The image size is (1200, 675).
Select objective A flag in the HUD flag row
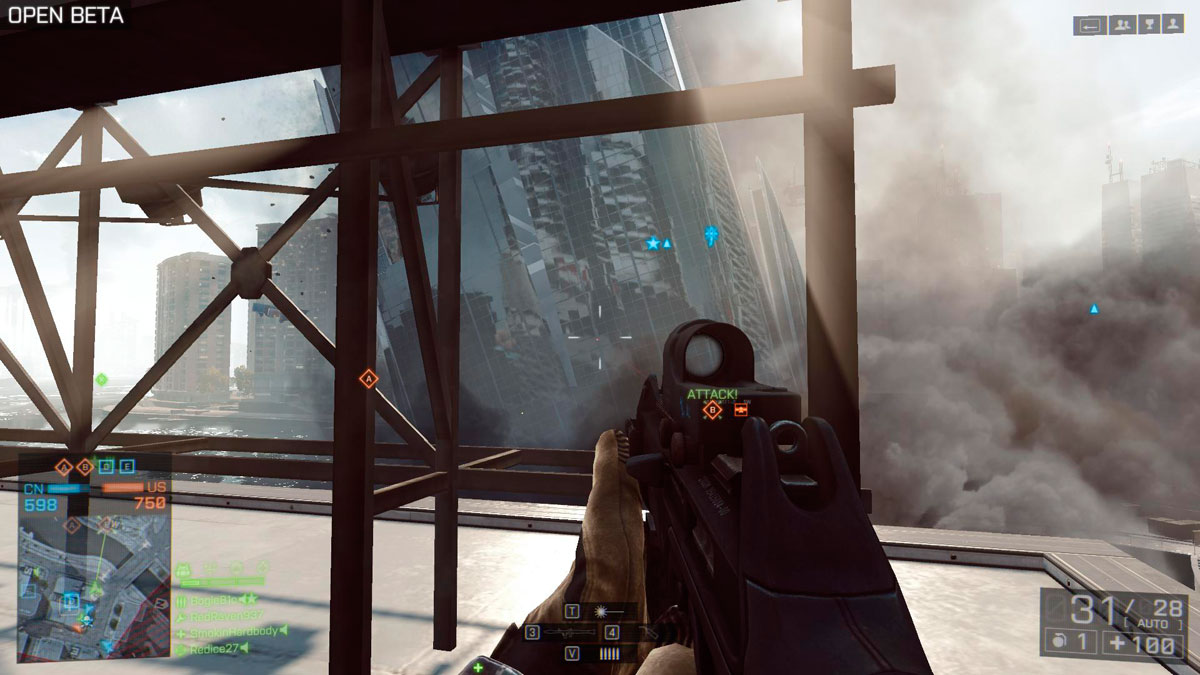point(65,466)
